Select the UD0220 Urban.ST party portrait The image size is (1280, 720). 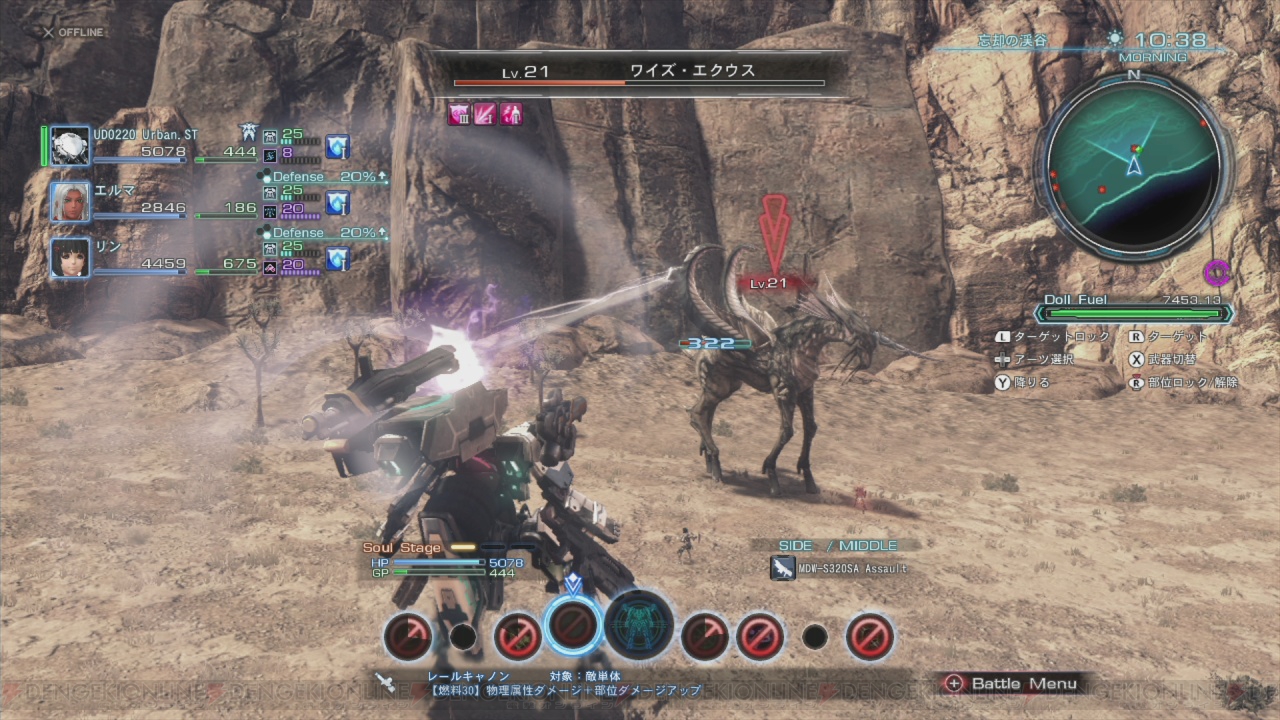coord(70,146)
